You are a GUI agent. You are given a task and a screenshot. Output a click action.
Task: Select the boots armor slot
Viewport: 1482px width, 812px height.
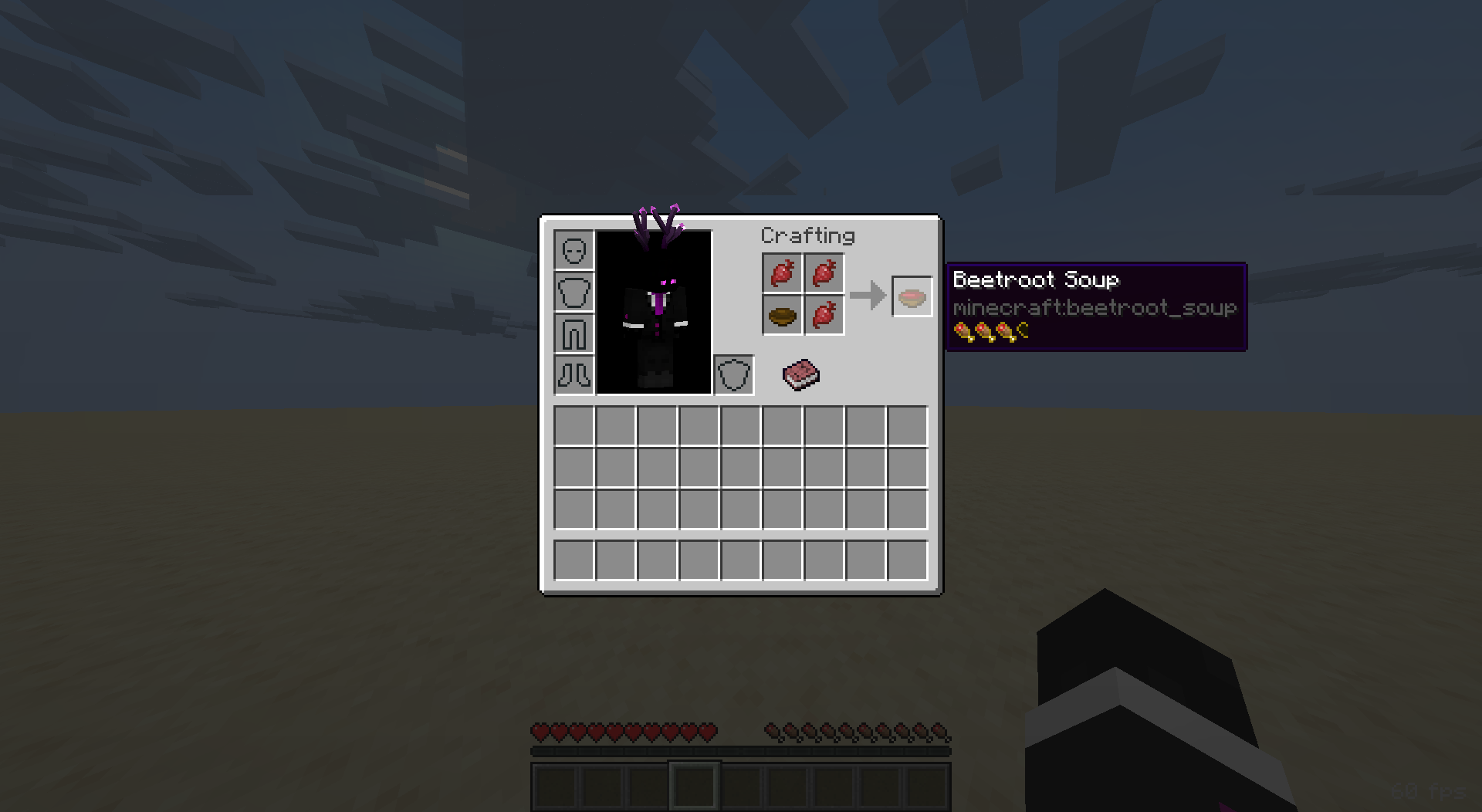coord(574,376)
